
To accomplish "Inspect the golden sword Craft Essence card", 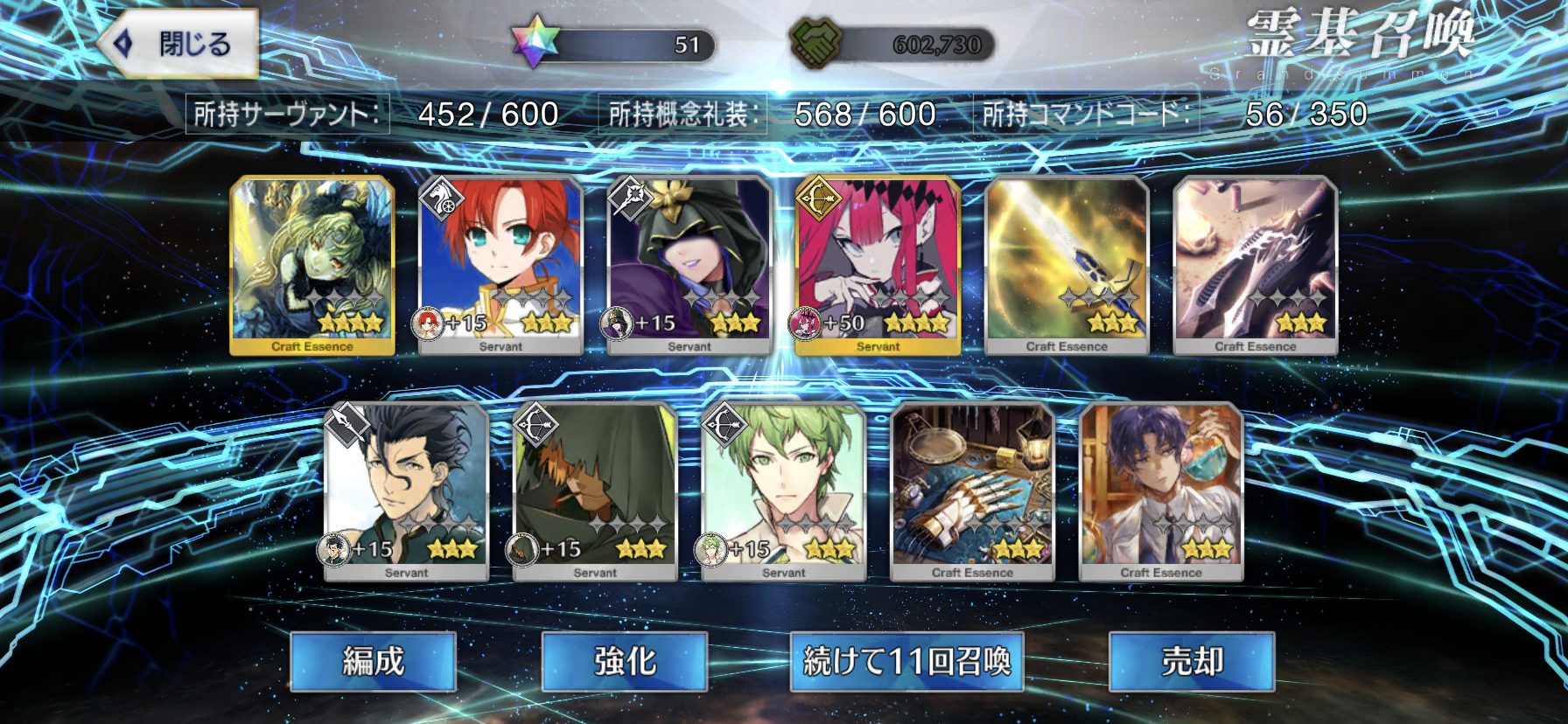I will click(1067, 265).
